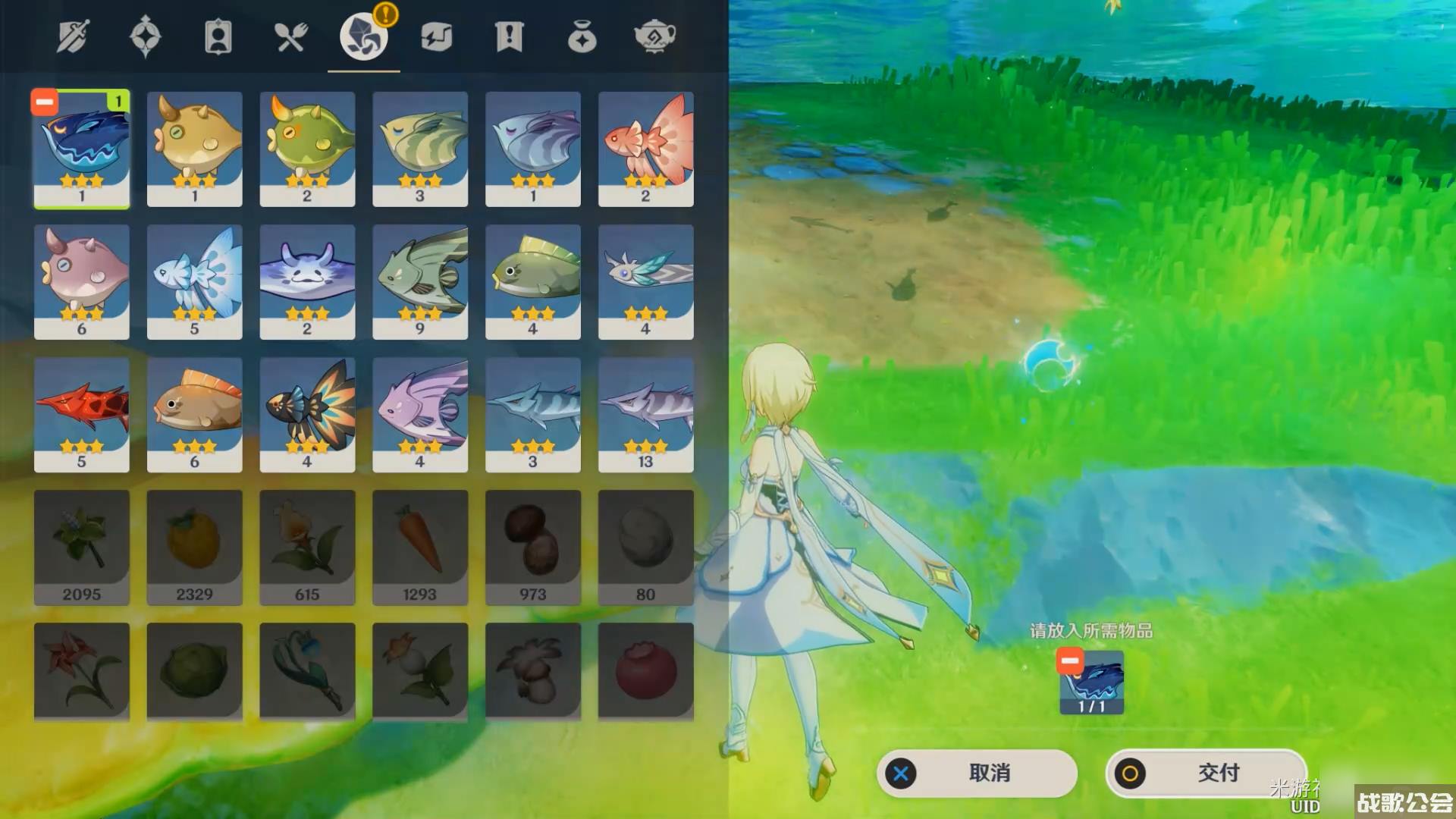Viewport: 1456px width, 819px height.
Task: Confirm with the 交付 submit button
Action: 1206,773
